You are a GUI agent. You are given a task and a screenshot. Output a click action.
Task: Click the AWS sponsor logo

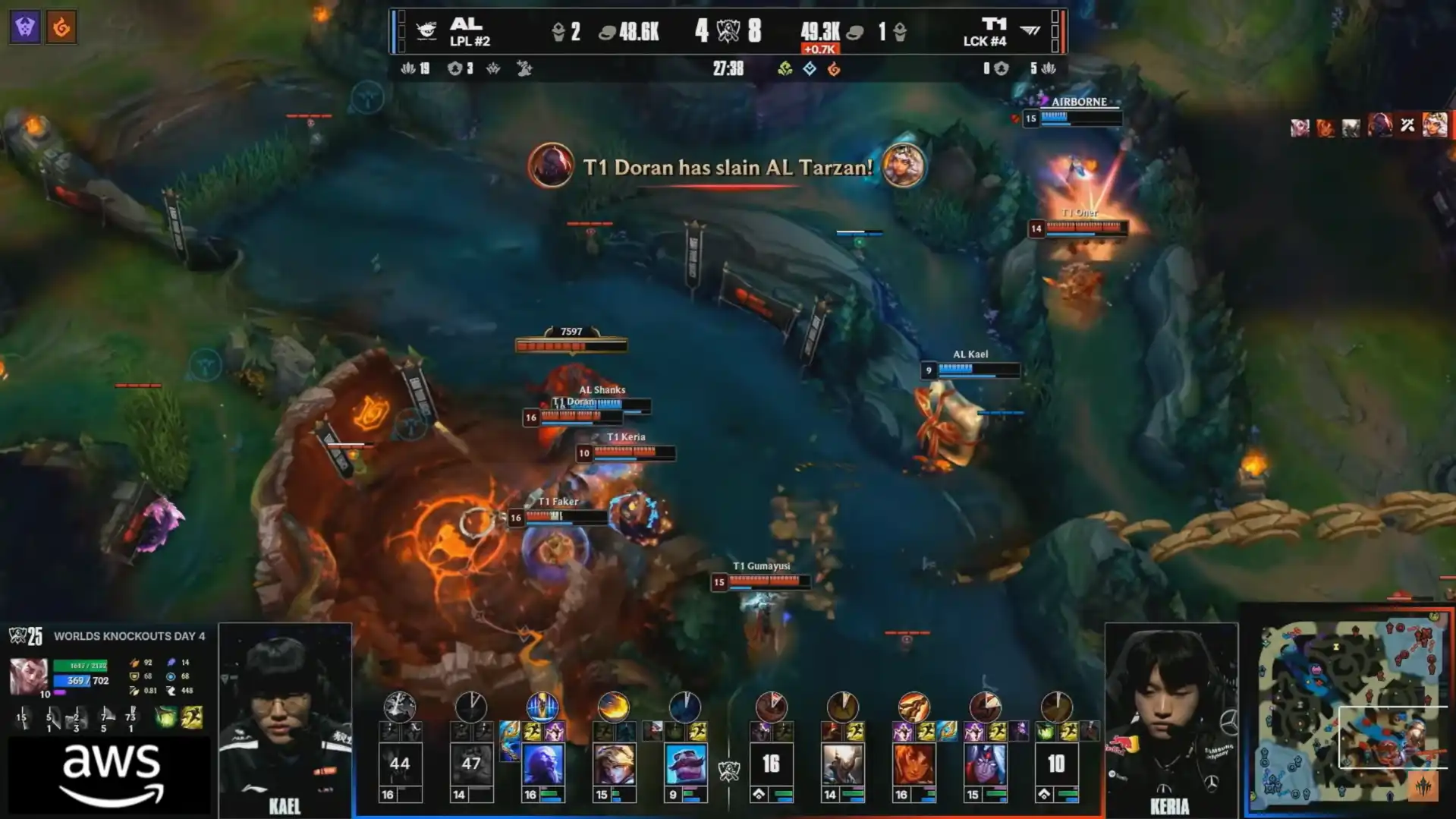click(x=111, y=774)
